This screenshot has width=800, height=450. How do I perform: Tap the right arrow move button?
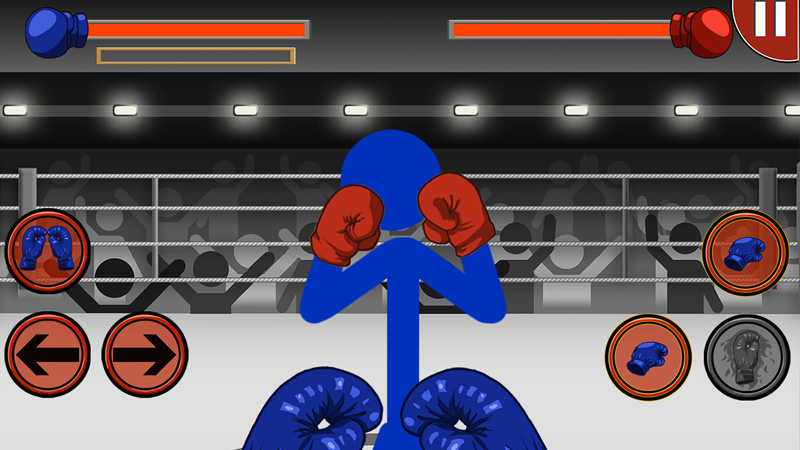coord(145,355)
